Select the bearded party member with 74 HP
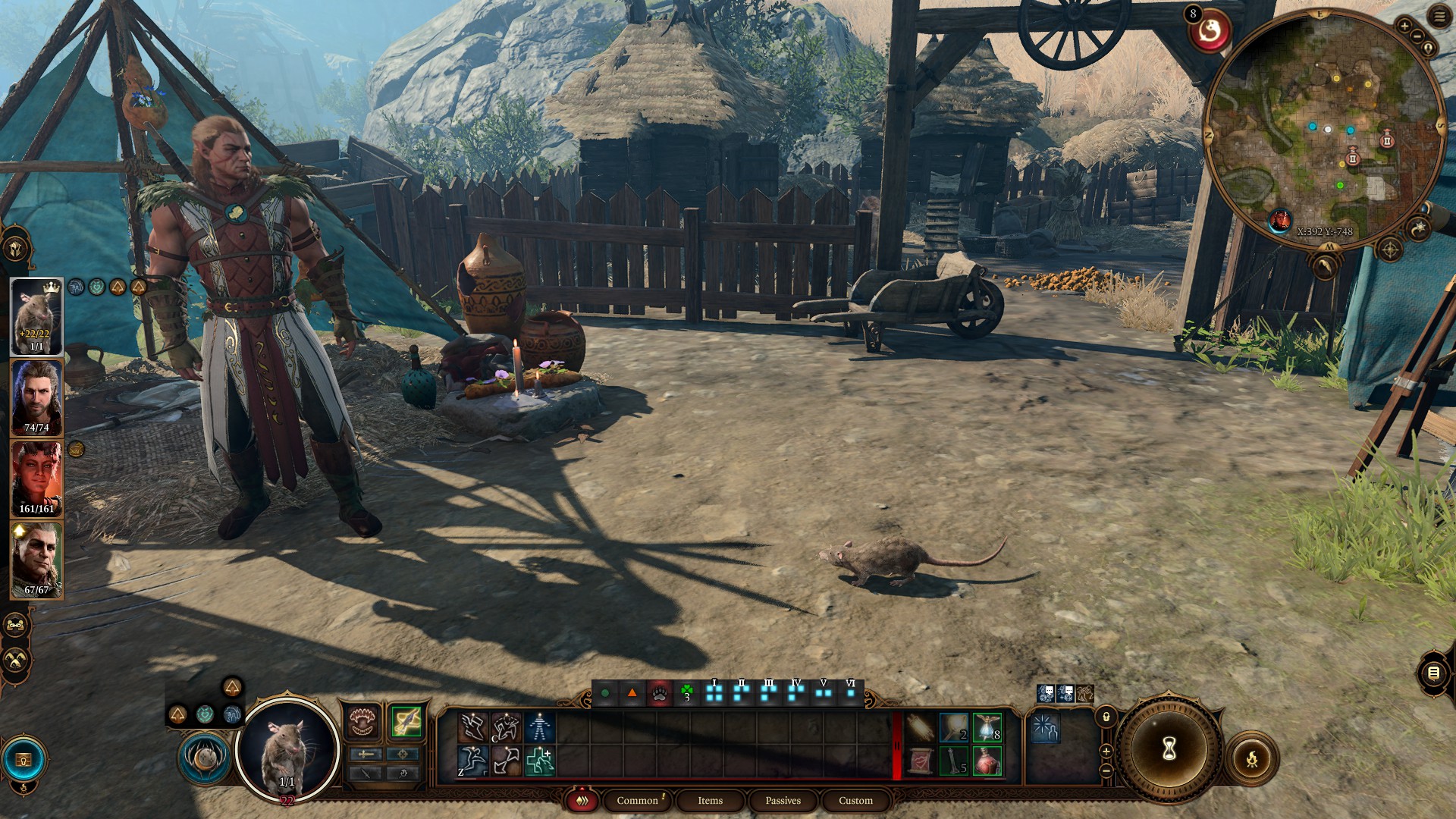The height and width of the screenshot is (819, 1456). point(36,397)
